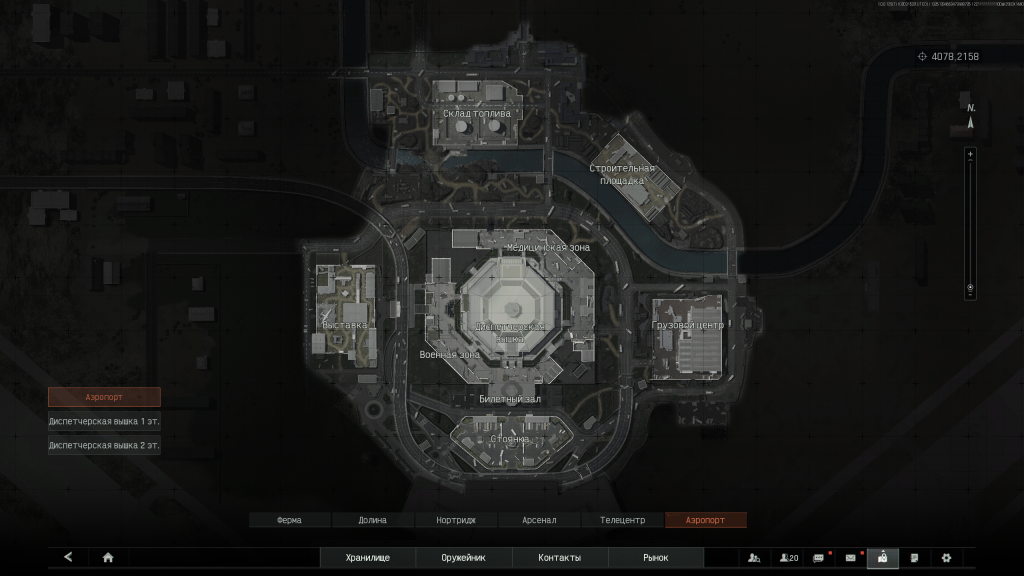This screenshot has height=576, width=1024.
Task: Go to the Оружейник section
Action: pyautogui.click(x=463, y=558)
